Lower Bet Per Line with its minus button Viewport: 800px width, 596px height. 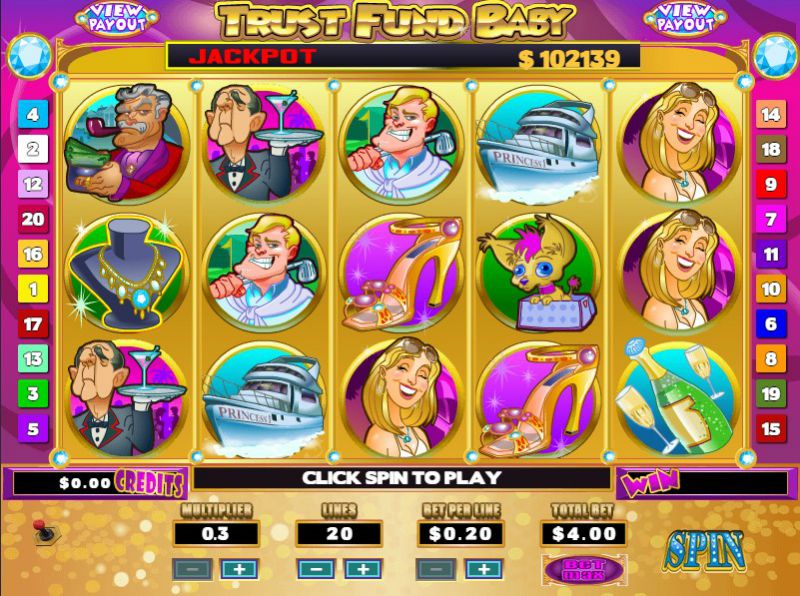(436, 569)
